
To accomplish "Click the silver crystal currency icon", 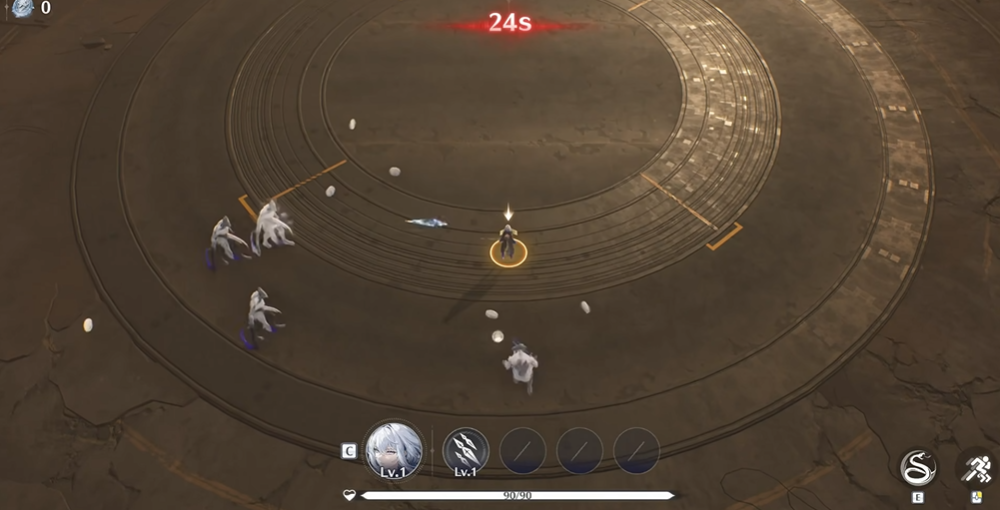I will [22, 8].
